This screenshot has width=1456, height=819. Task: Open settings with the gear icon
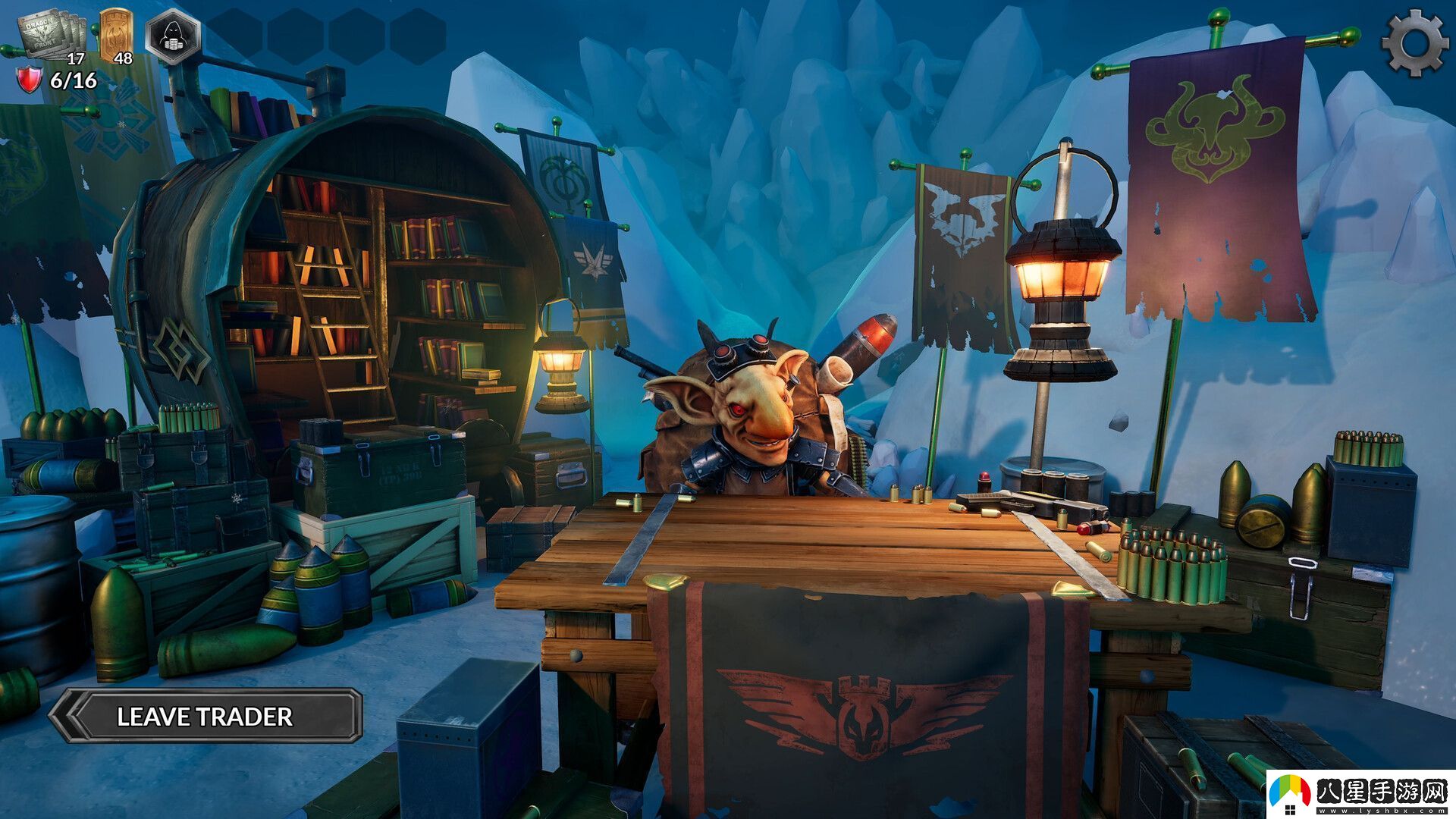coord(1414,42)
